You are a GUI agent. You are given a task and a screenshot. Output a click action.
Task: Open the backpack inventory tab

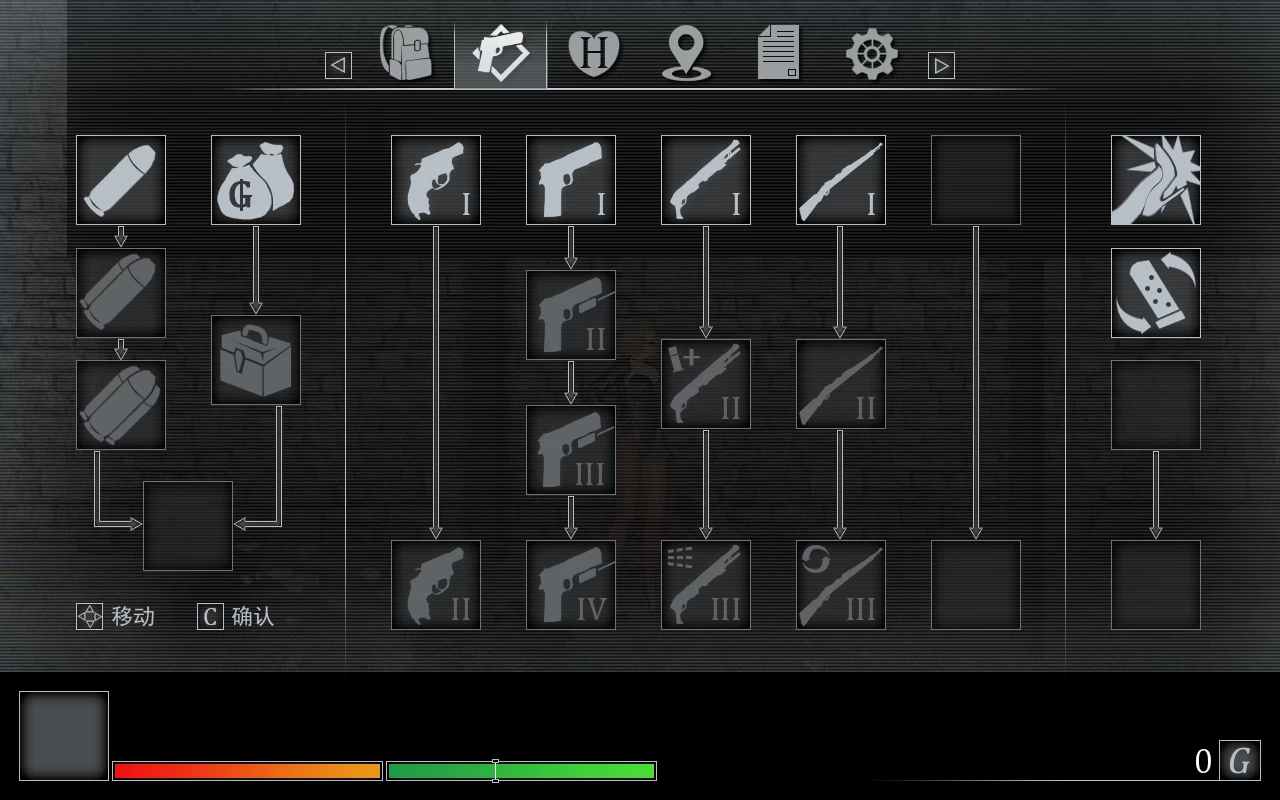[x=407, y=53]
